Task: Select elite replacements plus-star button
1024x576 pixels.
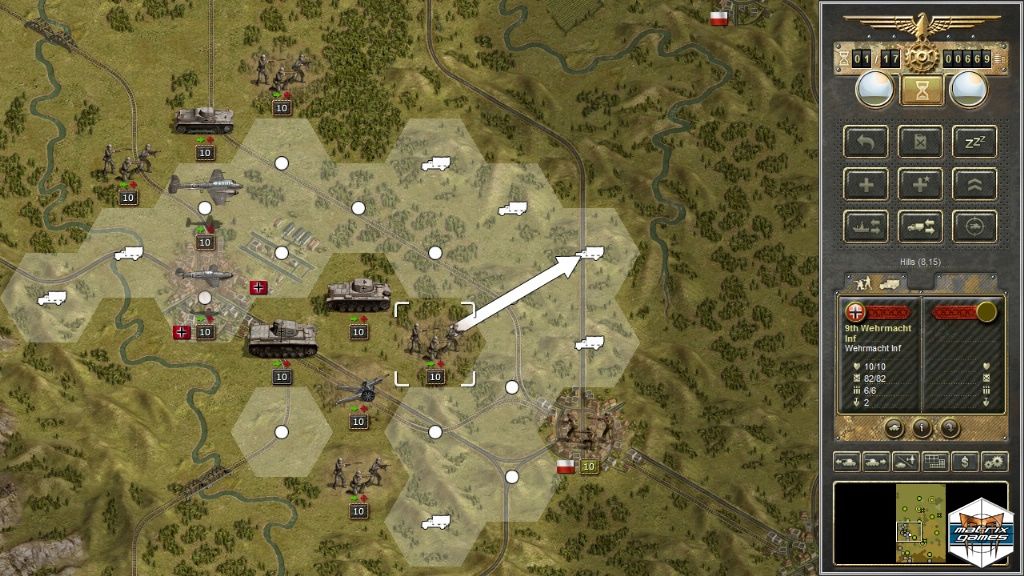Action: pos(920,183)
